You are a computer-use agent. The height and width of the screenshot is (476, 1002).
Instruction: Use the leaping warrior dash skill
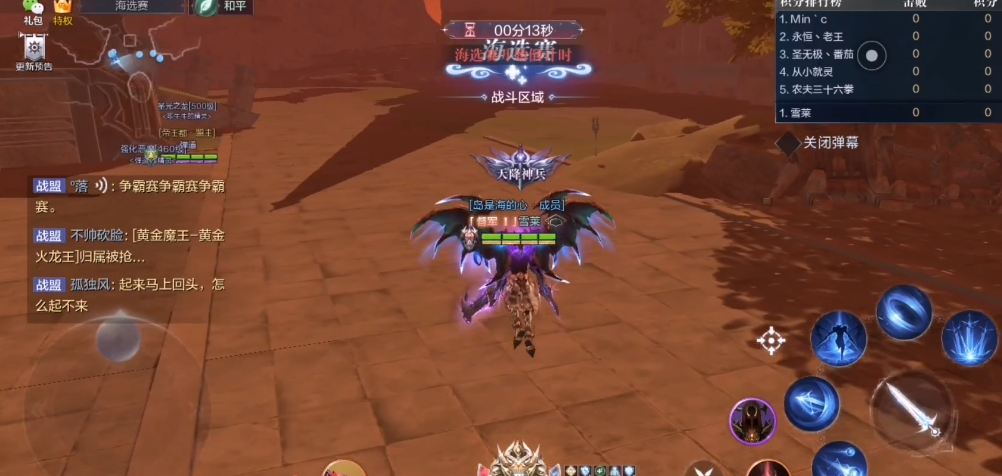point(838,338)
